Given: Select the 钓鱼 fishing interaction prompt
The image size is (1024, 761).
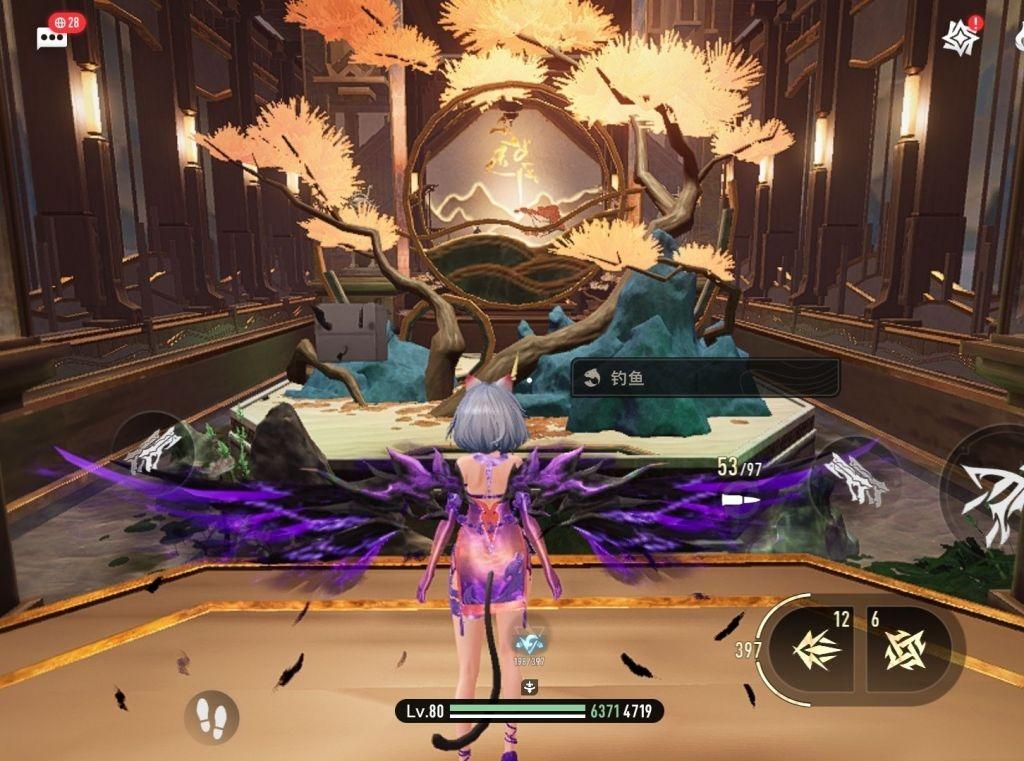Looking at the screenshot, I should (705, 378).
